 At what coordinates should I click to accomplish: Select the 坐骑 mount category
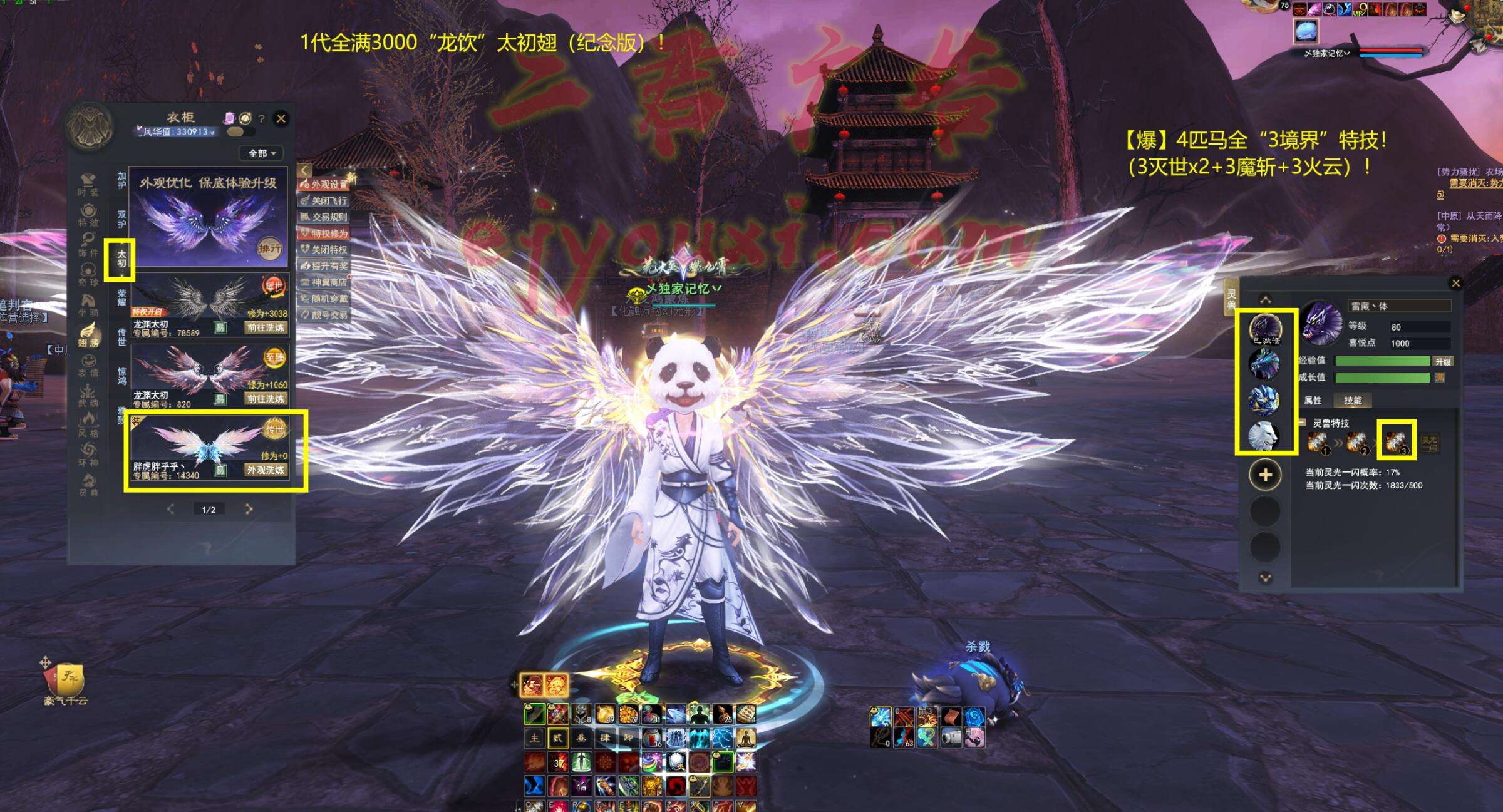click(x=88, y=306)
